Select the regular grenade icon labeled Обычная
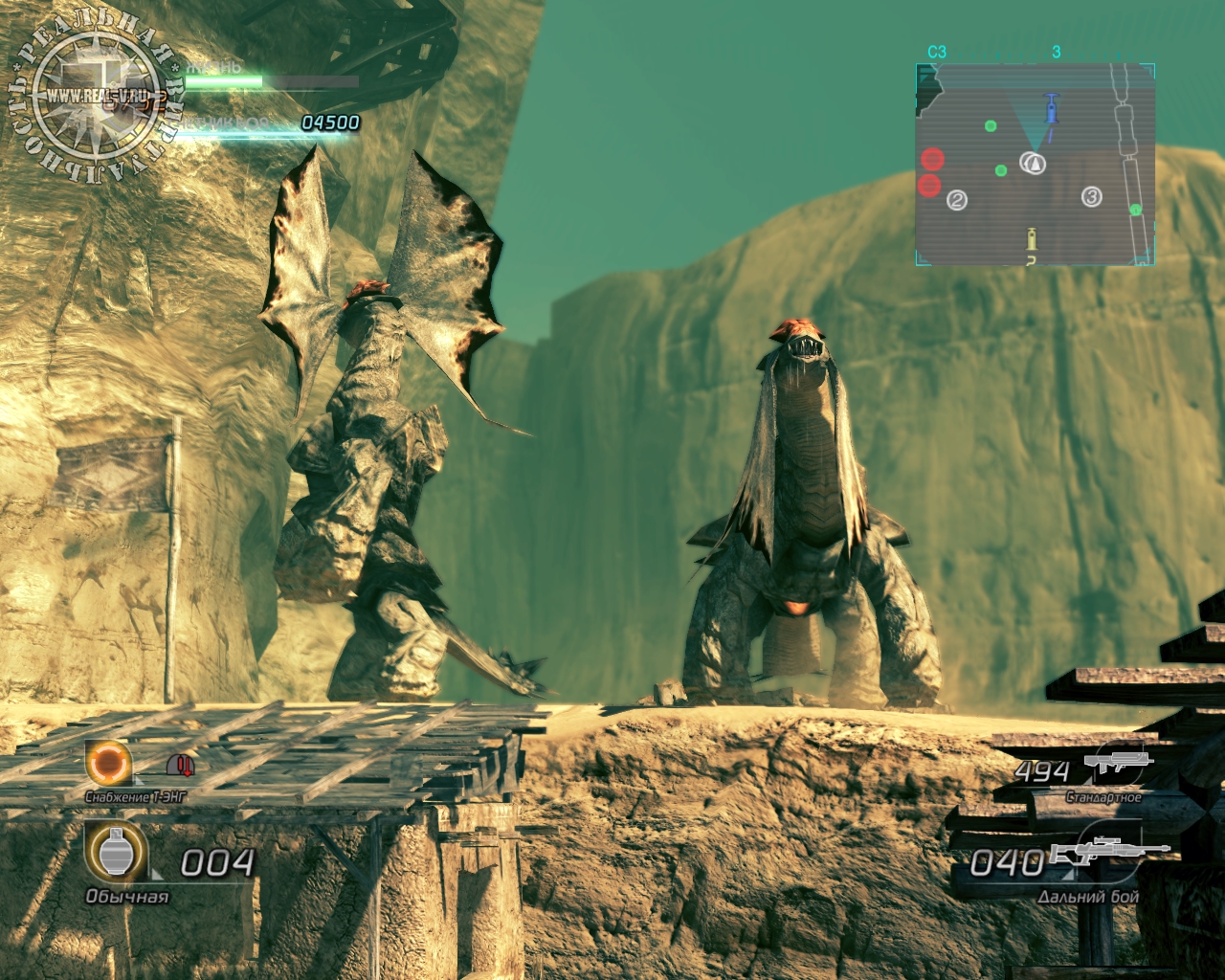 coord(116,851)
